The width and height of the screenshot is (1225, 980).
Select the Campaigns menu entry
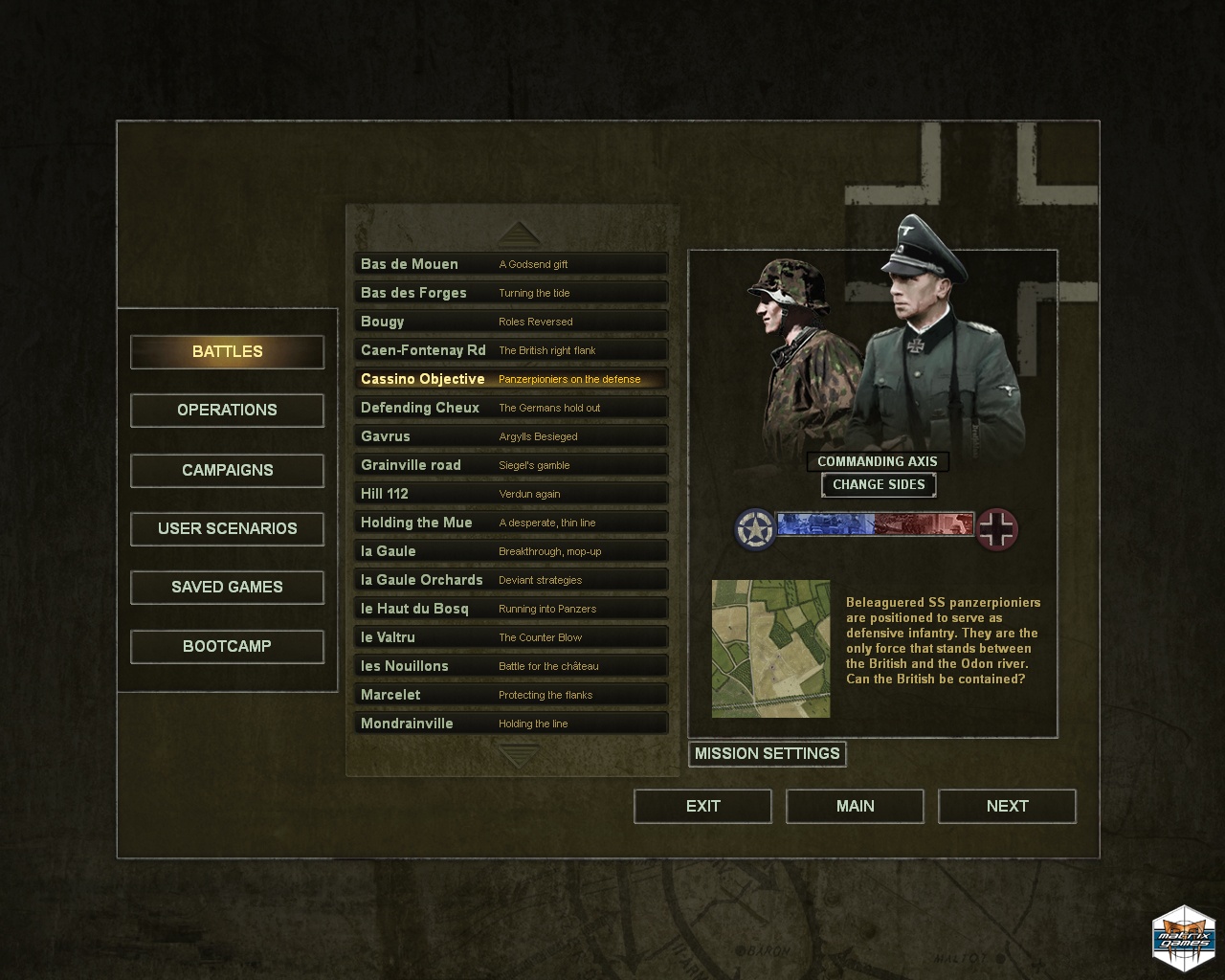227,470
